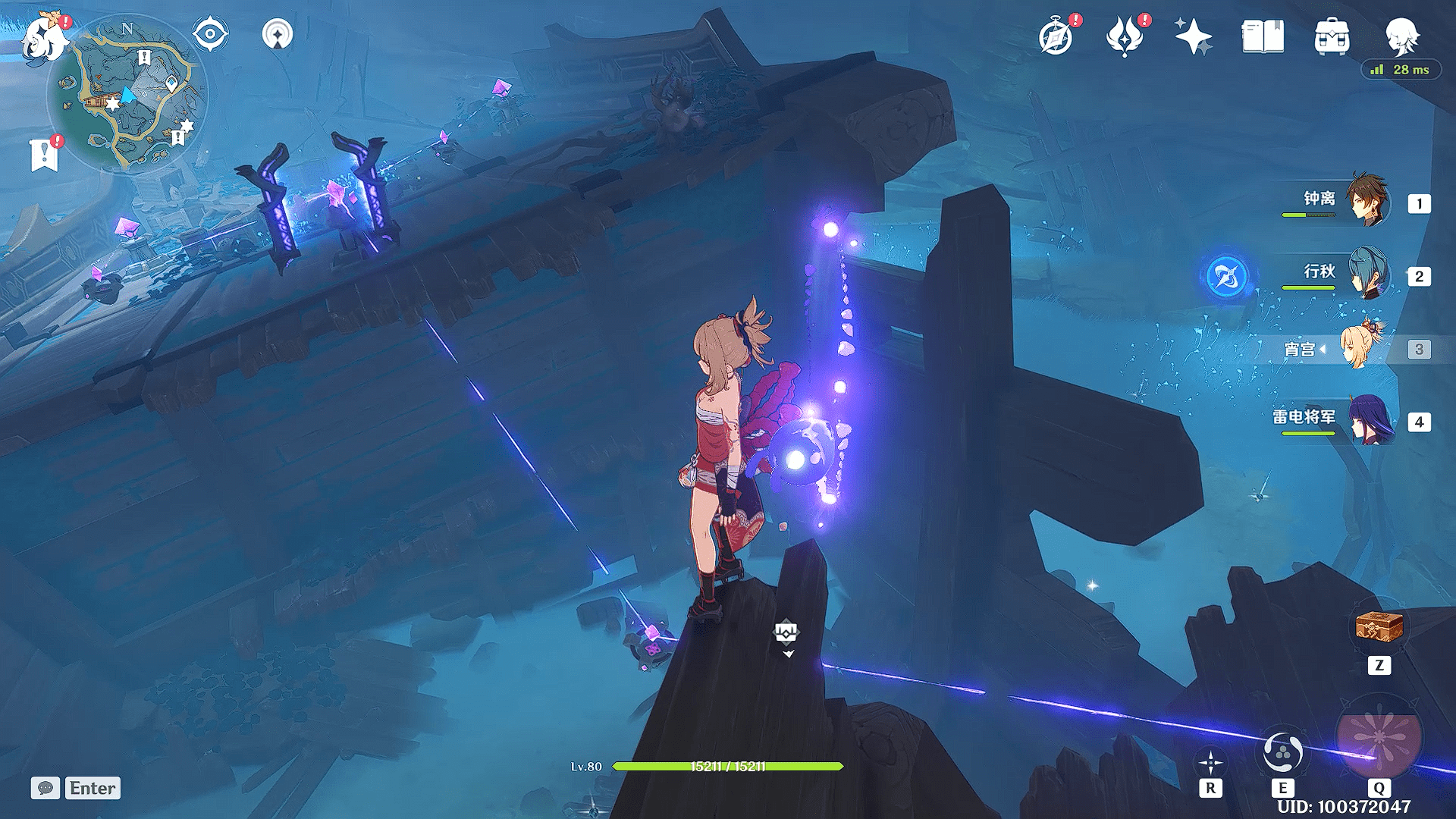1456x819 pixels.
Task: Activate the four-point star sprint icon
Action: [1210, 762]
